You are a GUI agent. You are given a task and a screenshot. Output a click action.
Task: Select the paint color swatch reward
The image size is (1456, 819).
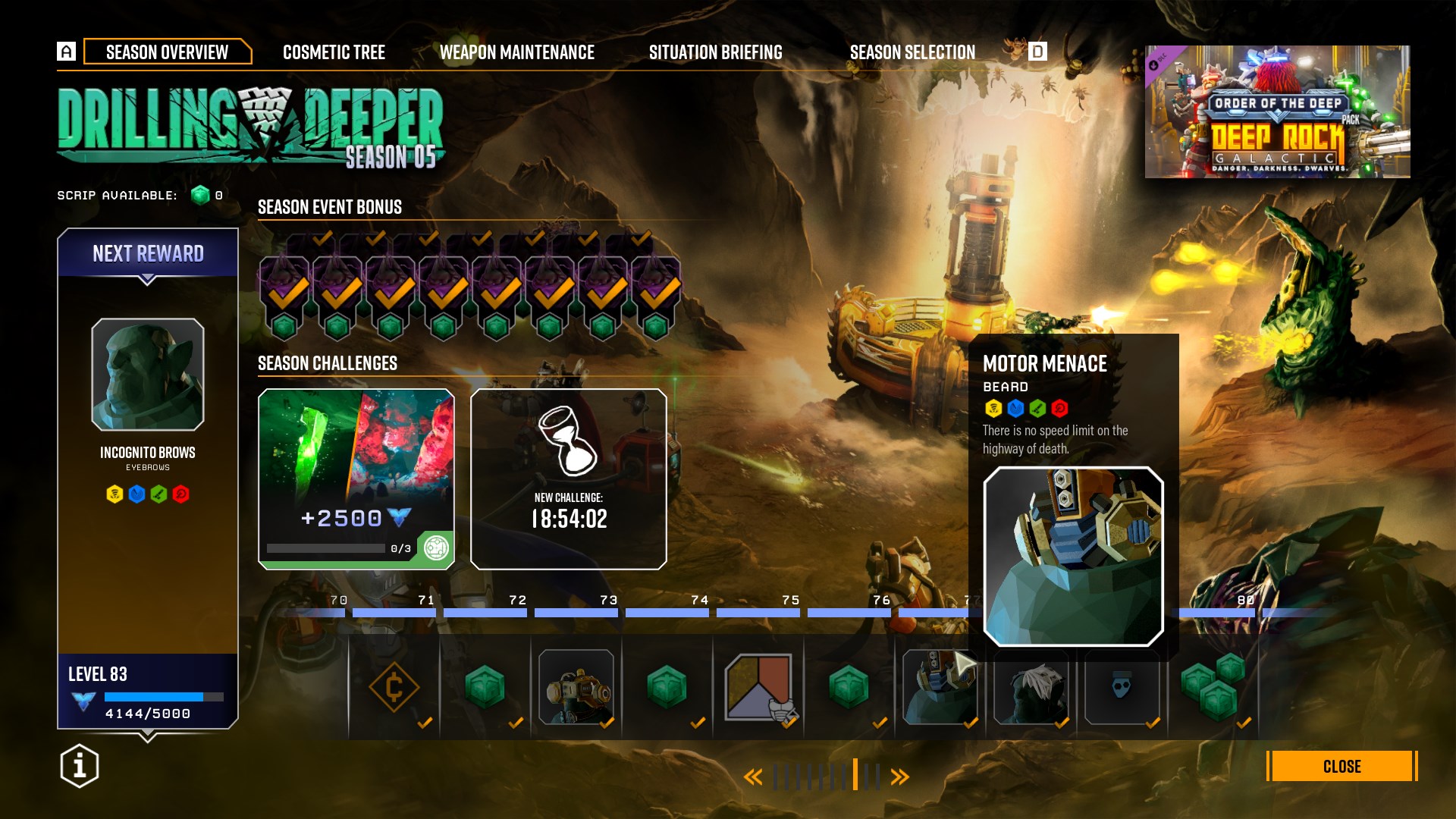pos(758,688)
